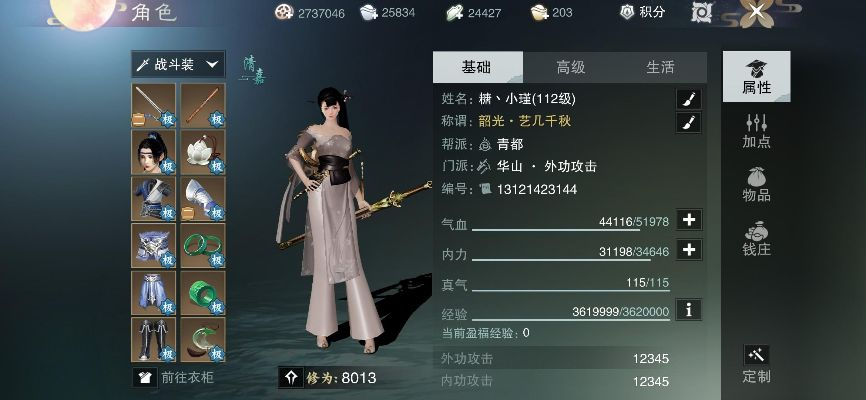866x400 pixels.
Task: Add 内力 with the plus button
Action: point(688,250)
